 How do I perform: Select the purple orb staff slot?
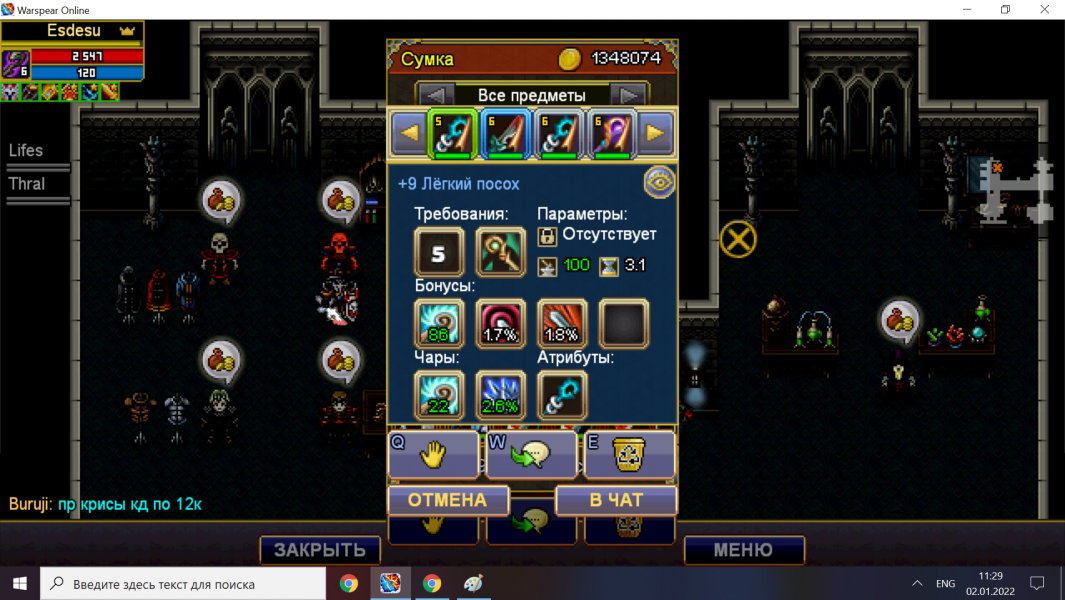coord(611,134)
